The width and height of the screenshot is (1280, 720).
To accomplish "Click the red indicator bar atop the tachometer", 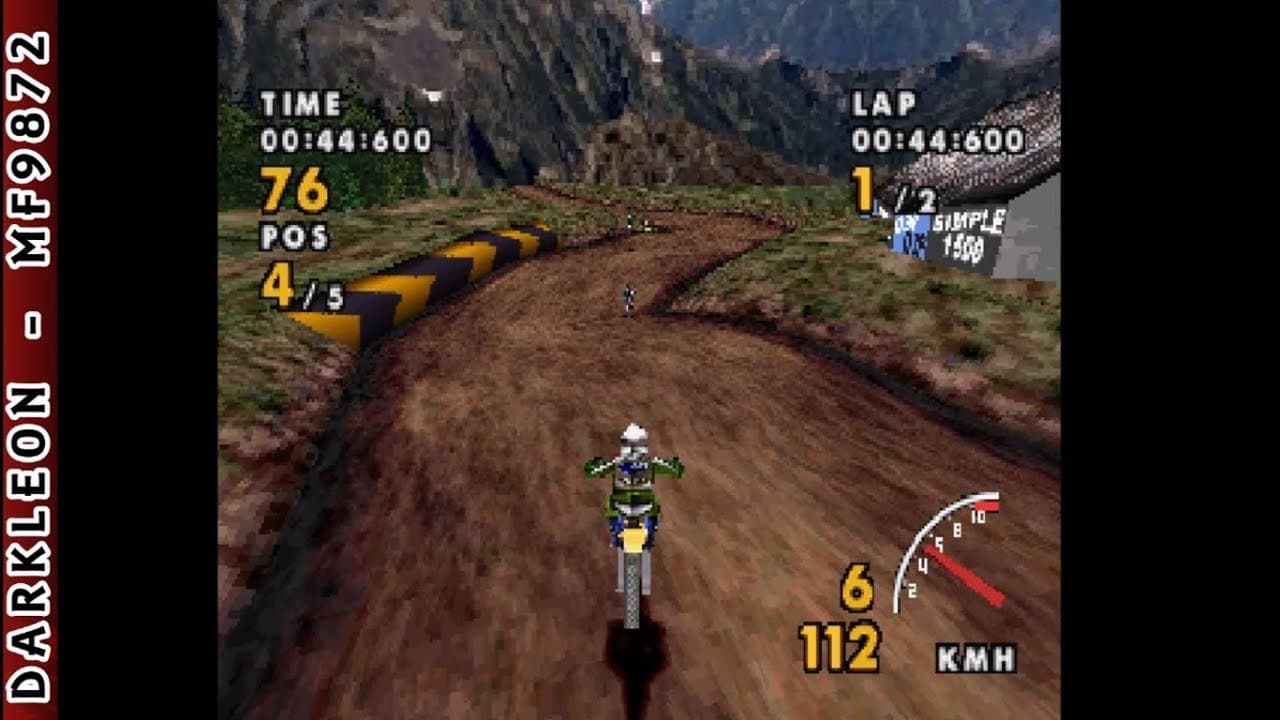I will tap(987, 505).
